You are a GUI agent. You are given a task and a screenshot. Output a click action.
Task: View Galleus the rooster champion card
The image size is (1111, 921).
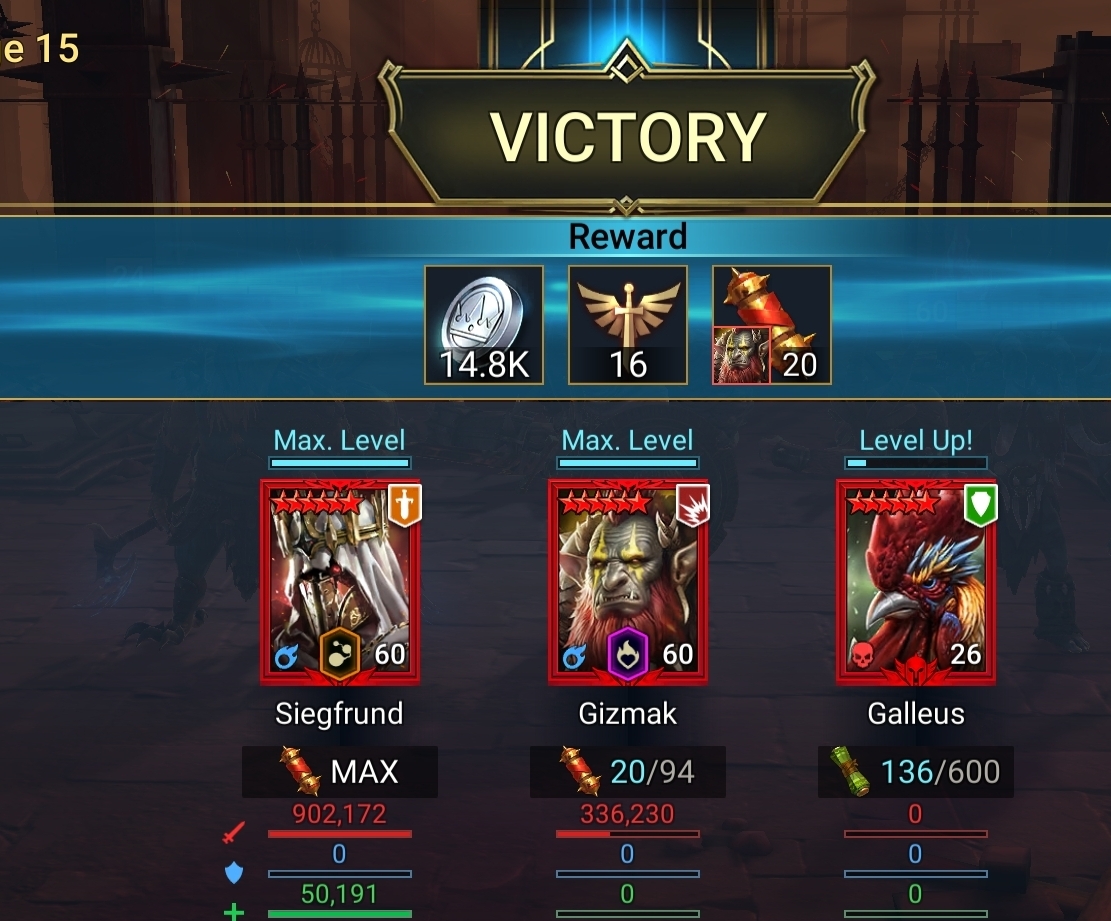[x=916, y=582]
